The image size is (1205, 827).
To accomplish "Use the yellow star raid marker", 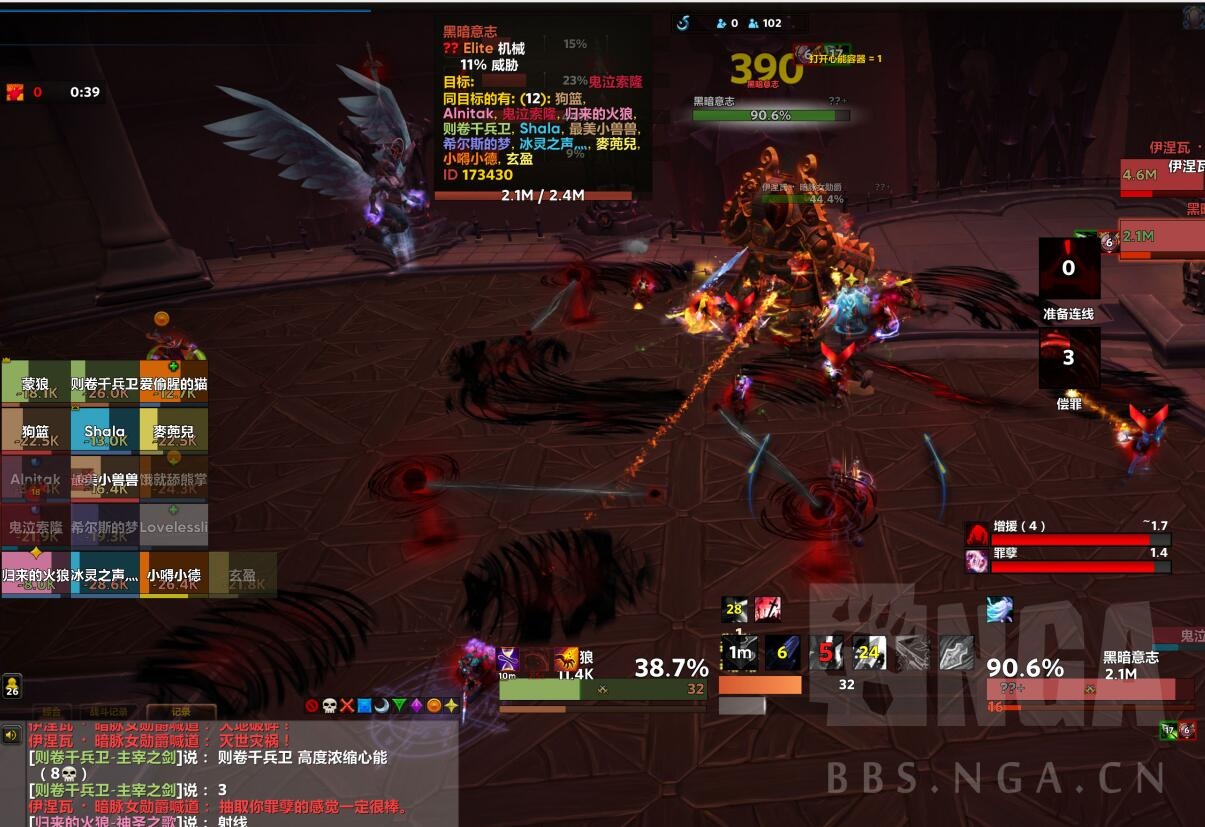I will (451, 705).
